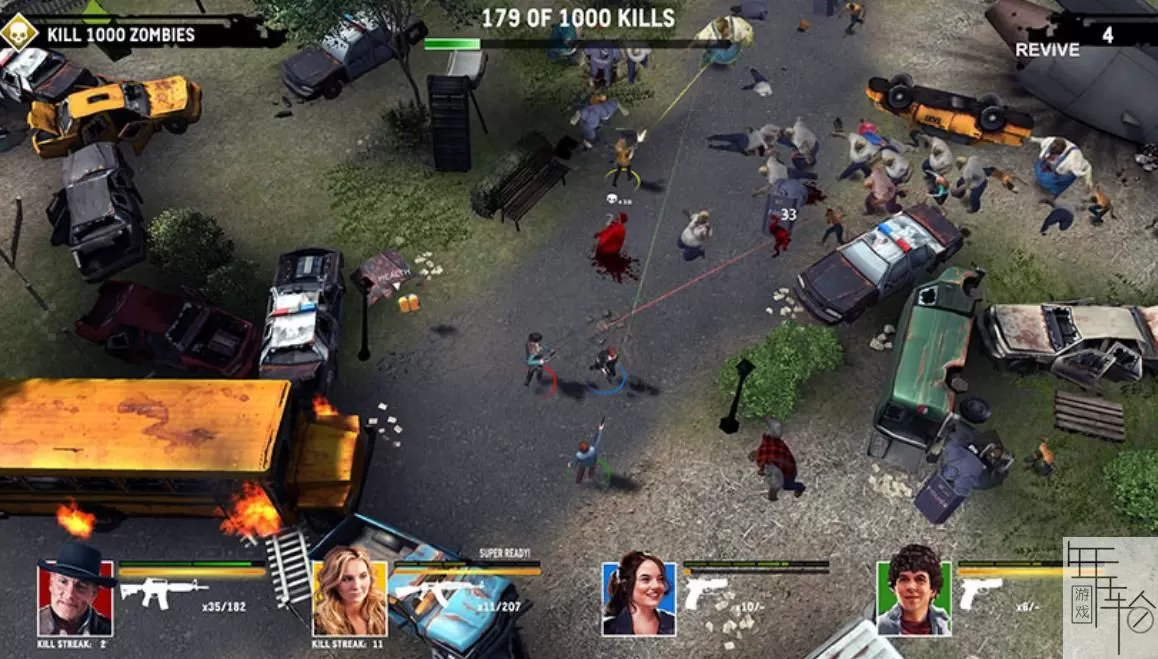Viewport: 1158px width, 659px height.
Task: Open the Kill 1000 Zombies objective tracker
Action: (120, 36)
